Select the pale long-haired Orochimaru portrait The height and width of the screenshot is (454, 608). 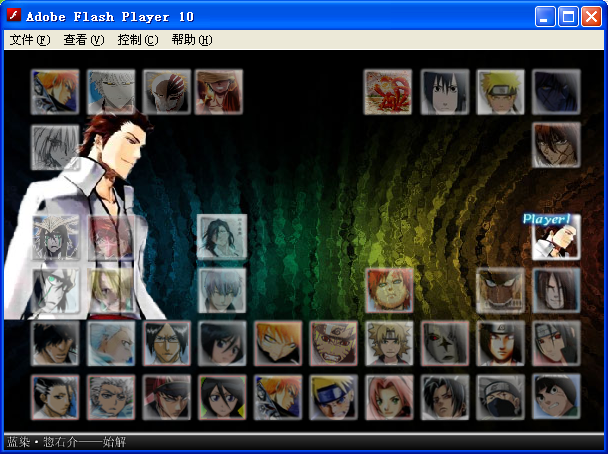(x=556, y=288)
